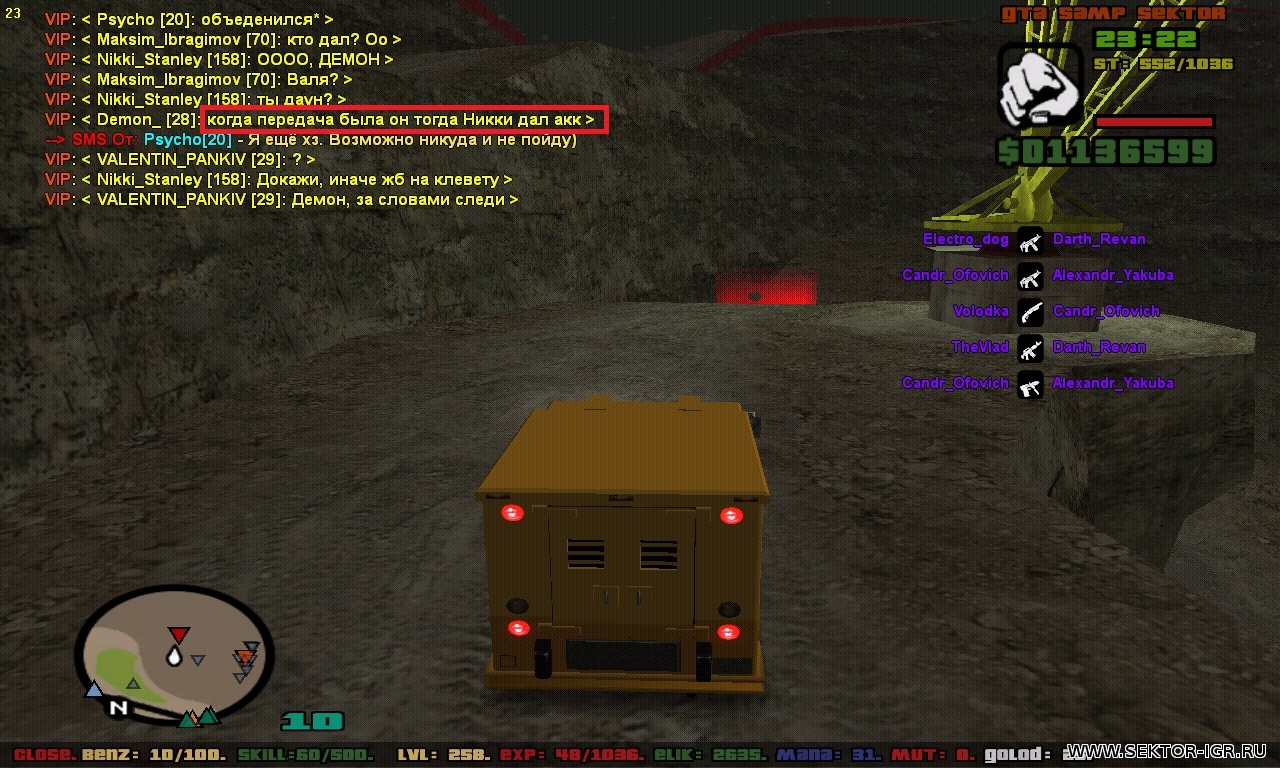Click the GTA SAMP SEKTOR server logo
The image size is (1280, 768).
1113,14
